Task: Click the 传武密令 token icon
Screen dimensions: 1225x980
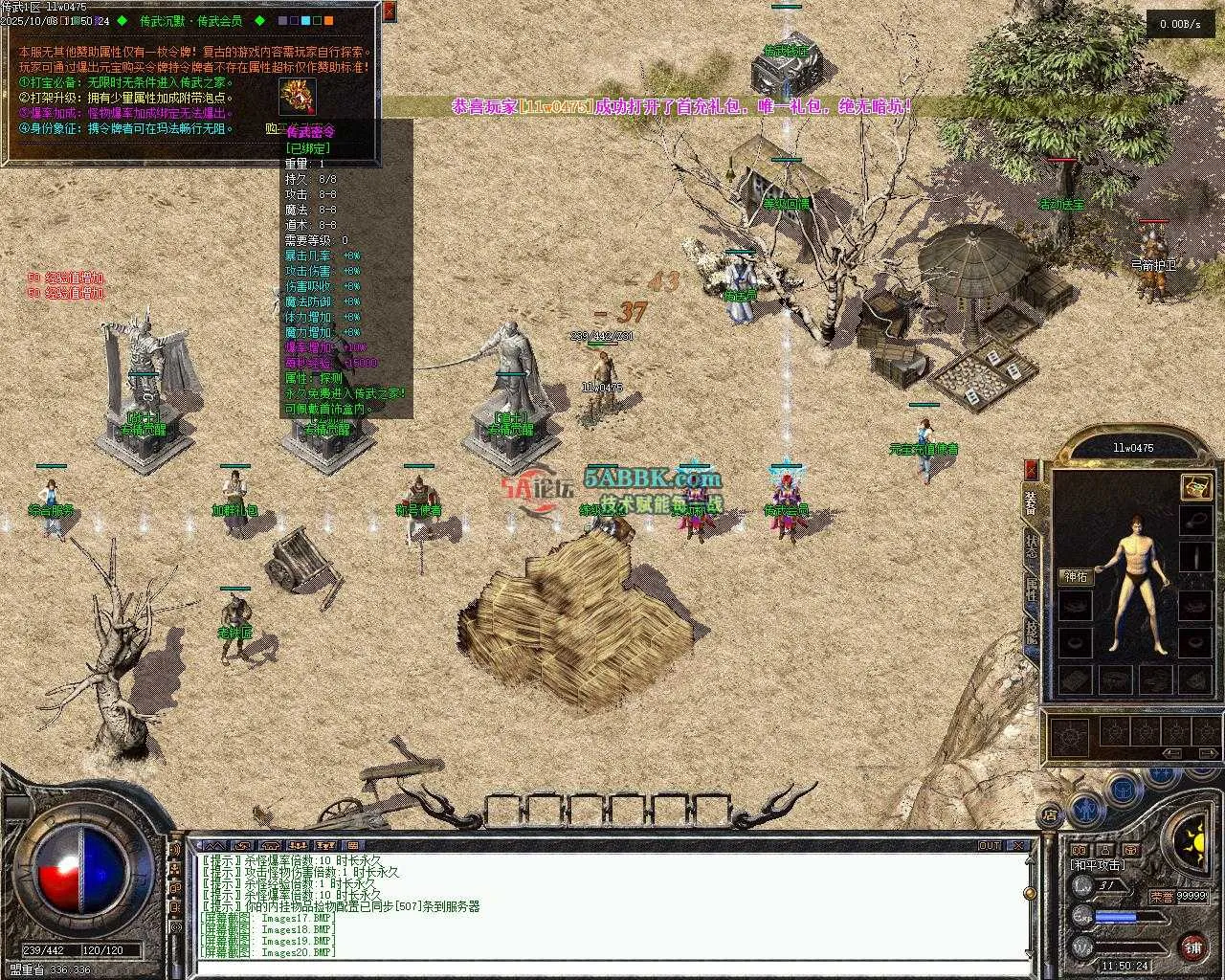Action: coord(297,97)
